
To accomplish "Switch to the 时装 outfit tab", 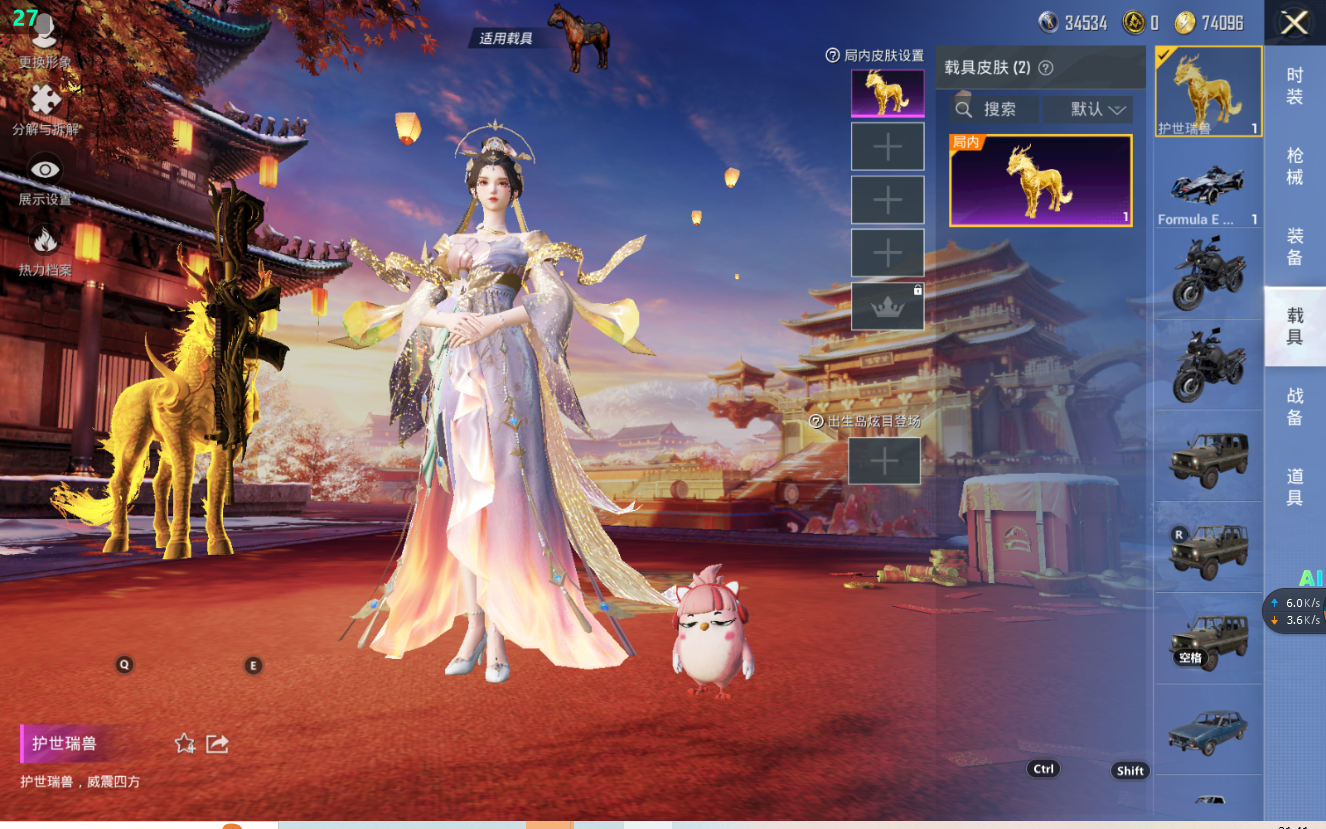I will tap(1294, 86).
